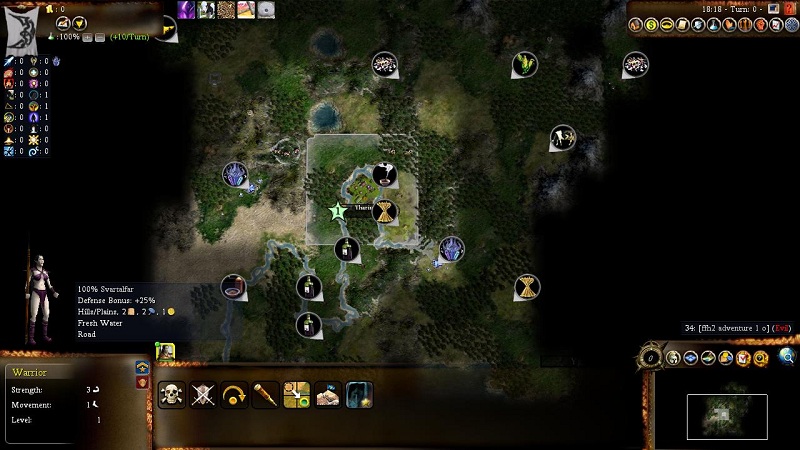800x450 pixels.
Task: Click the skull delete unit command
Action: point(172,394)
